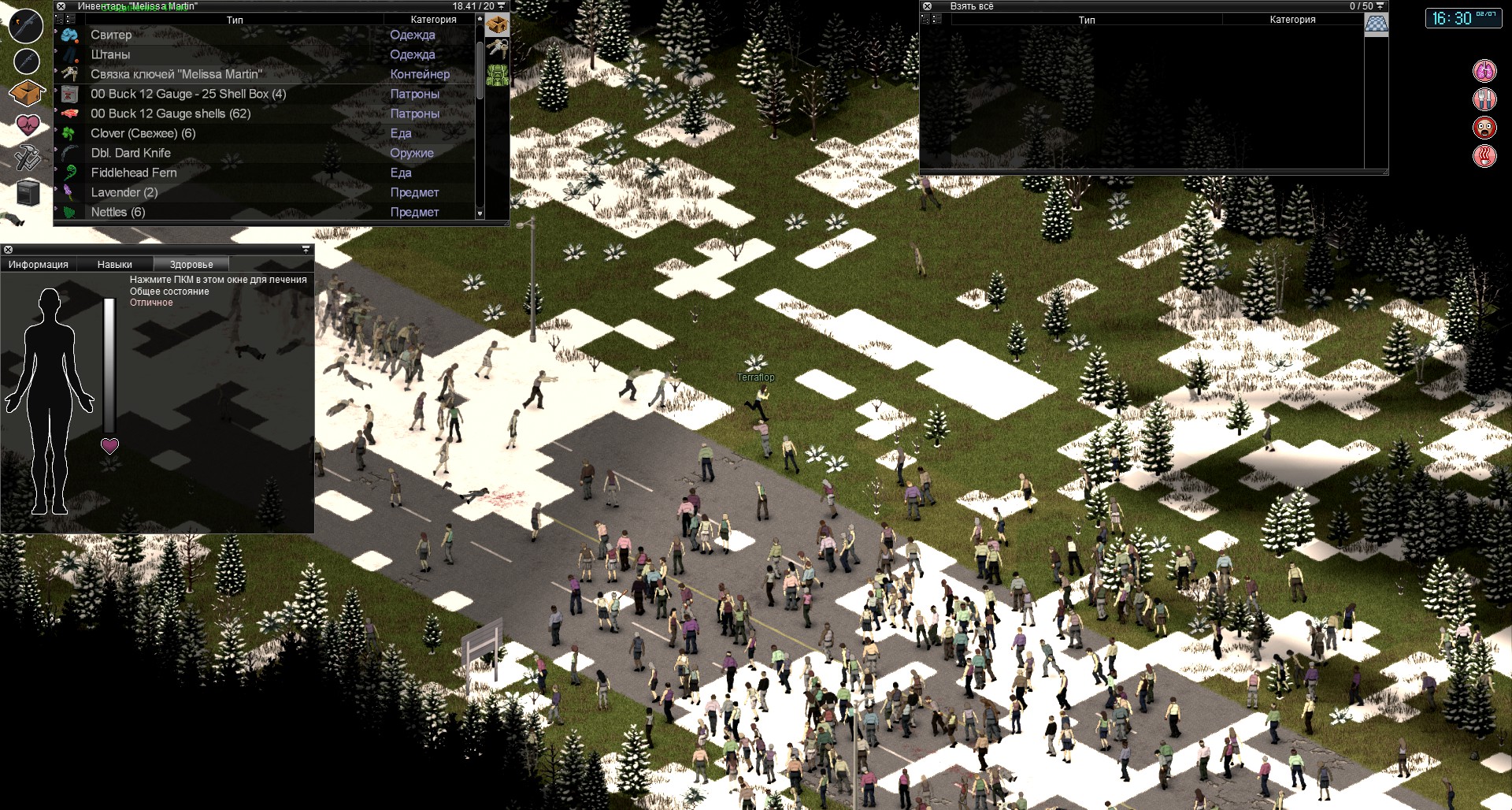Image resolution: width=1512 pixels, height=810 pixels.
Task: Switch to the Информация tab
Action: click(37, 264)
